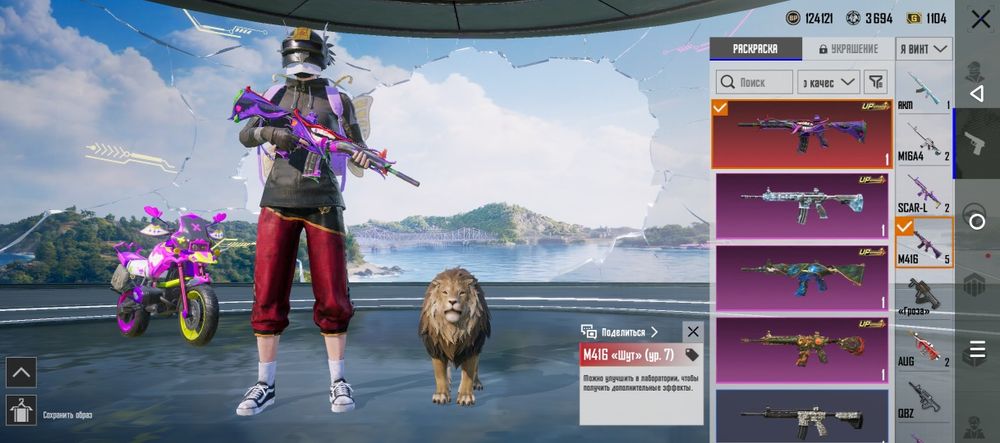1000x443 pixels.
Task: Select the purple Jester M416 skin
Action: pos(801,134)
